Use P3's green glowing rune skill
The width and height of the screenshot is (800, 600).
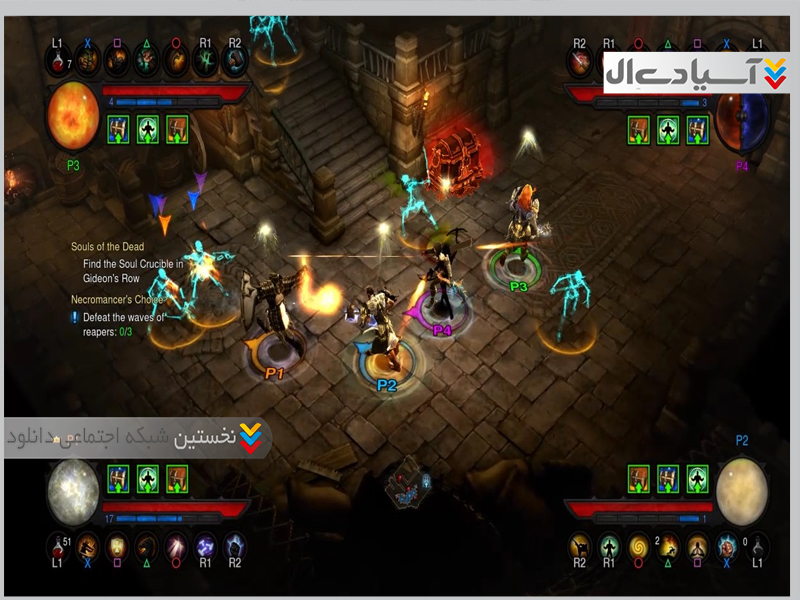206,61
